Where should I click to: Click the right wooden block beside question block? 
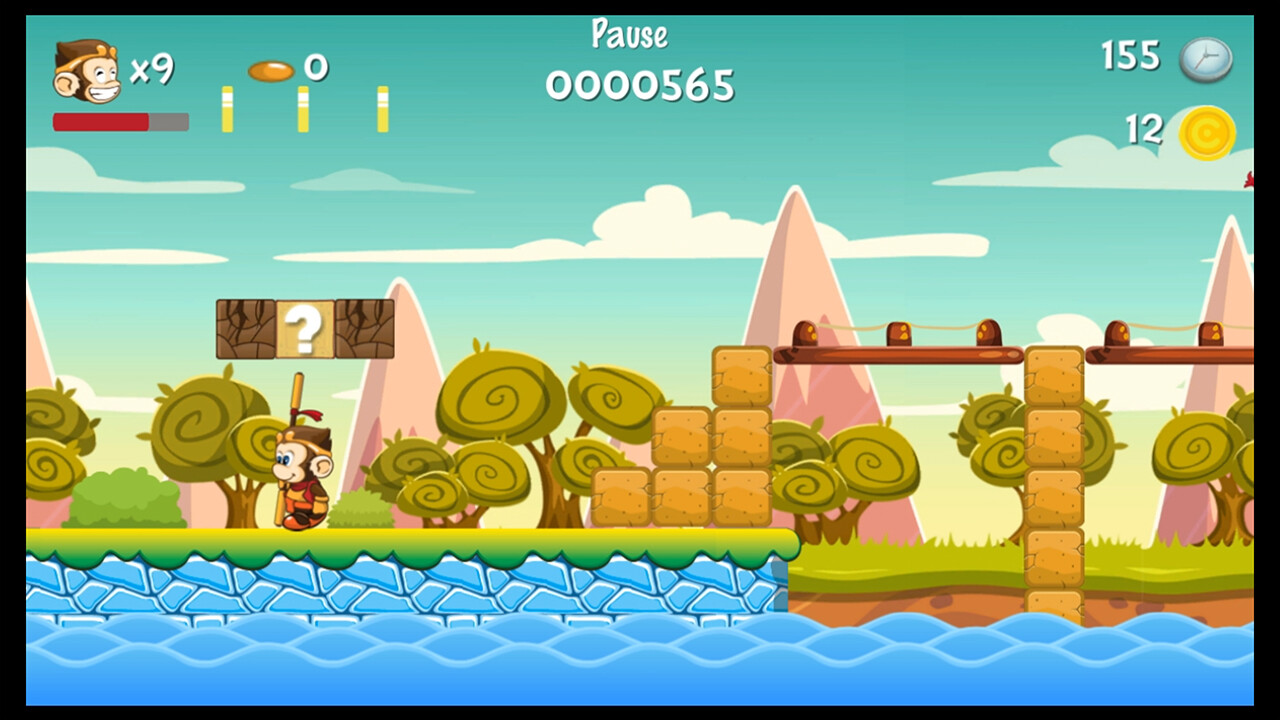(367, 327)
